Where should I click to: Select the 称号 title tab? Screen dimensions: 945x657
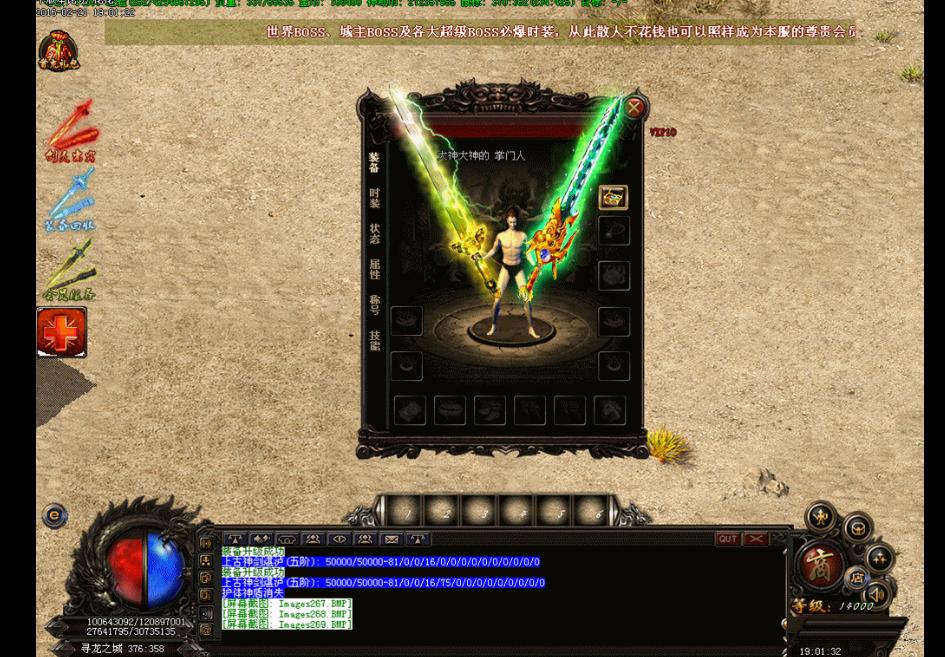click(374, 304)
